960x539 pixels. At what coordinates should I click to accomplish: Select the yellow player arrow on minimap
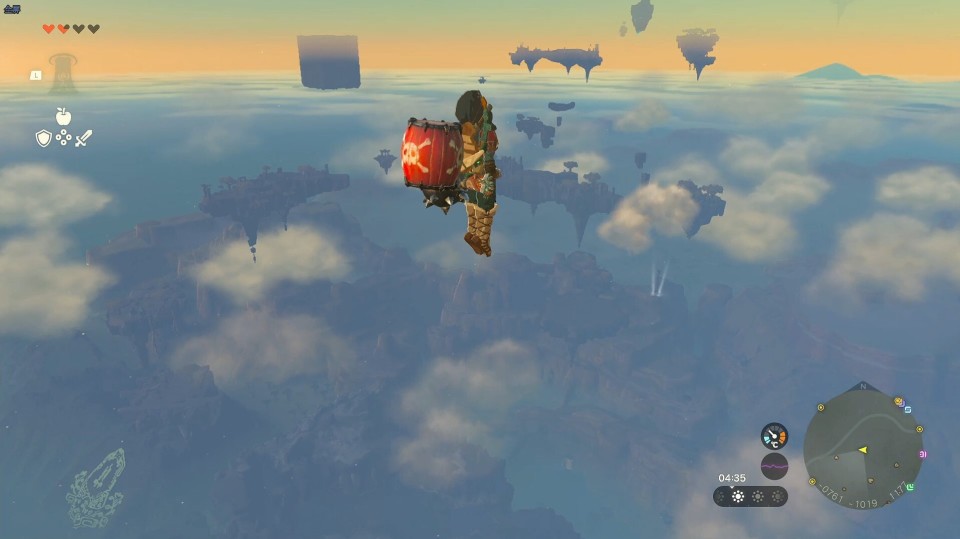[x=862, y=450]
